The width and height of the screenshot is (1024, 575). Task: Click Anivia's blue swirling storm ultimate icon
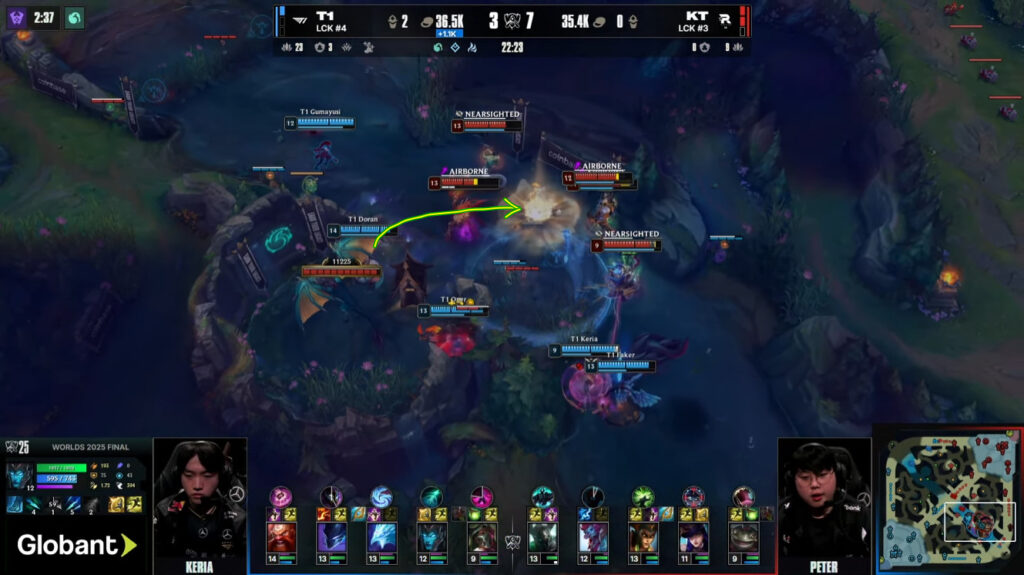click(x=381, y=497)
